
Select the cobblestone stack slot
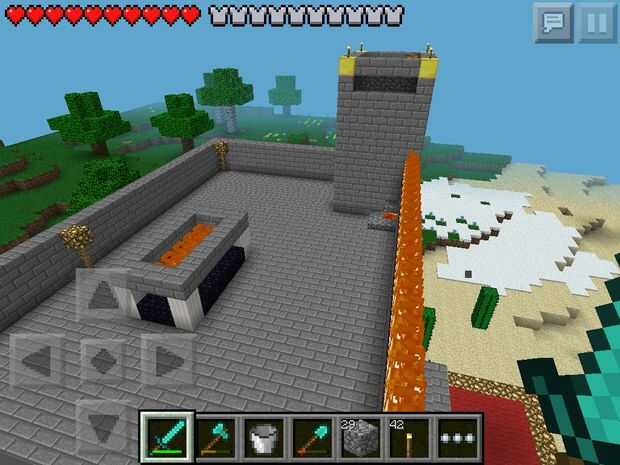coord(360,437)
